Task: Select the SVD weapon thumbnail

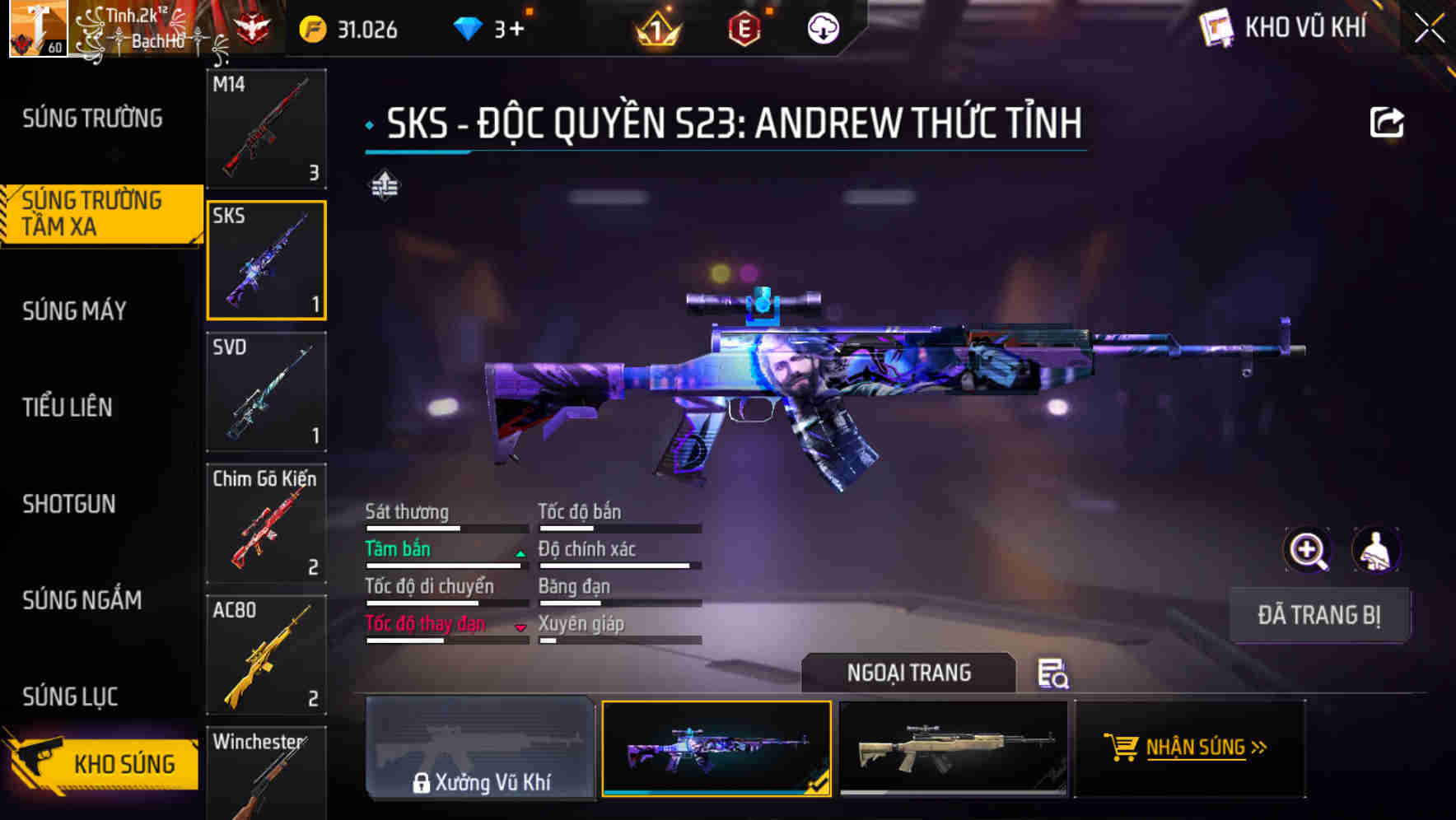Action: (266, 392)
